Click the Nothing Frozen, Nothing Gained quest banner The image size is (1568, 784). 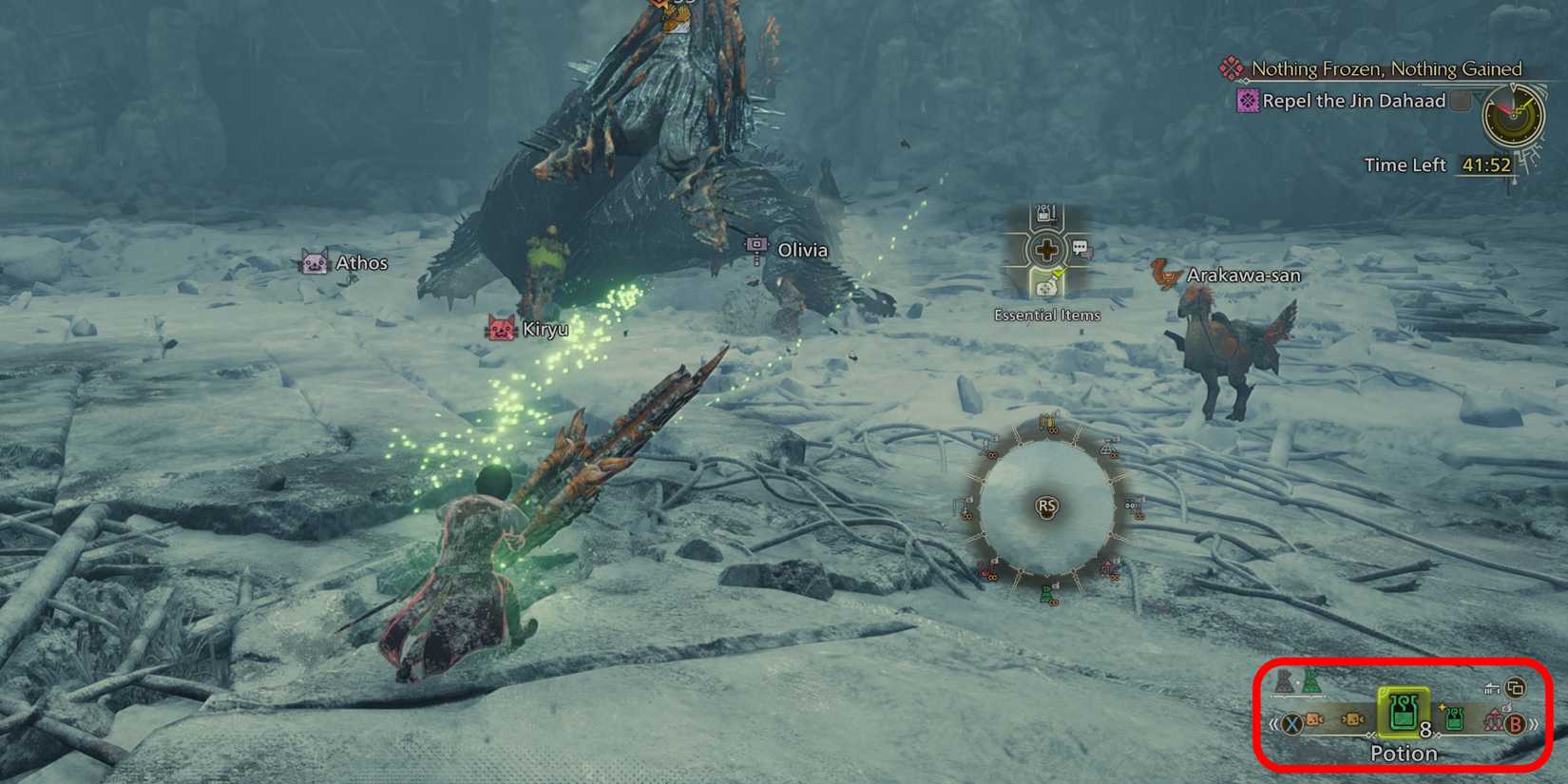[1386, 68]
